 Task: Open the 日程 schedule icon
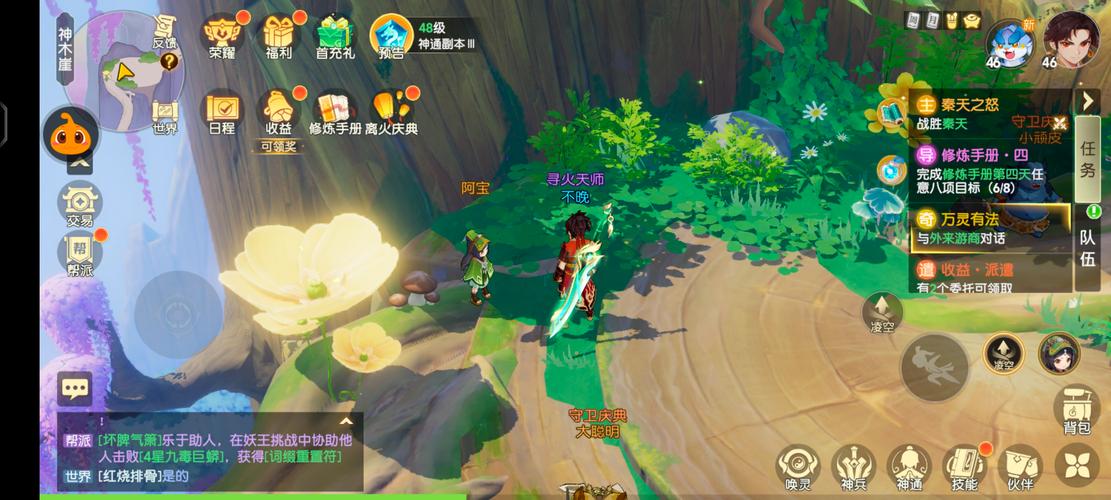click(221, 110)
